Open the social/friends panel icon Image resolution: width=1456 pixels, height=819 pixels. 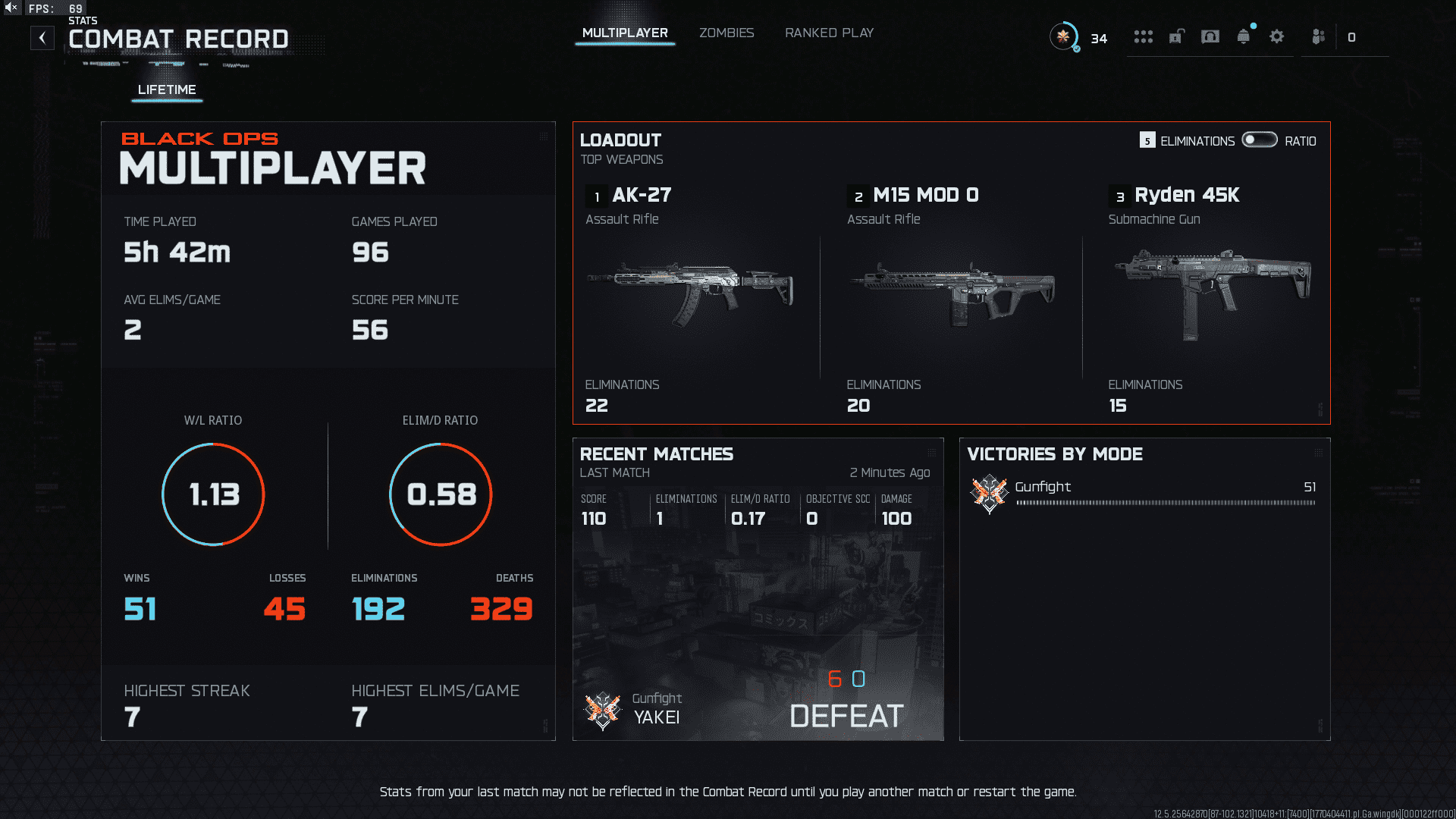click(x=1317, y=36)
